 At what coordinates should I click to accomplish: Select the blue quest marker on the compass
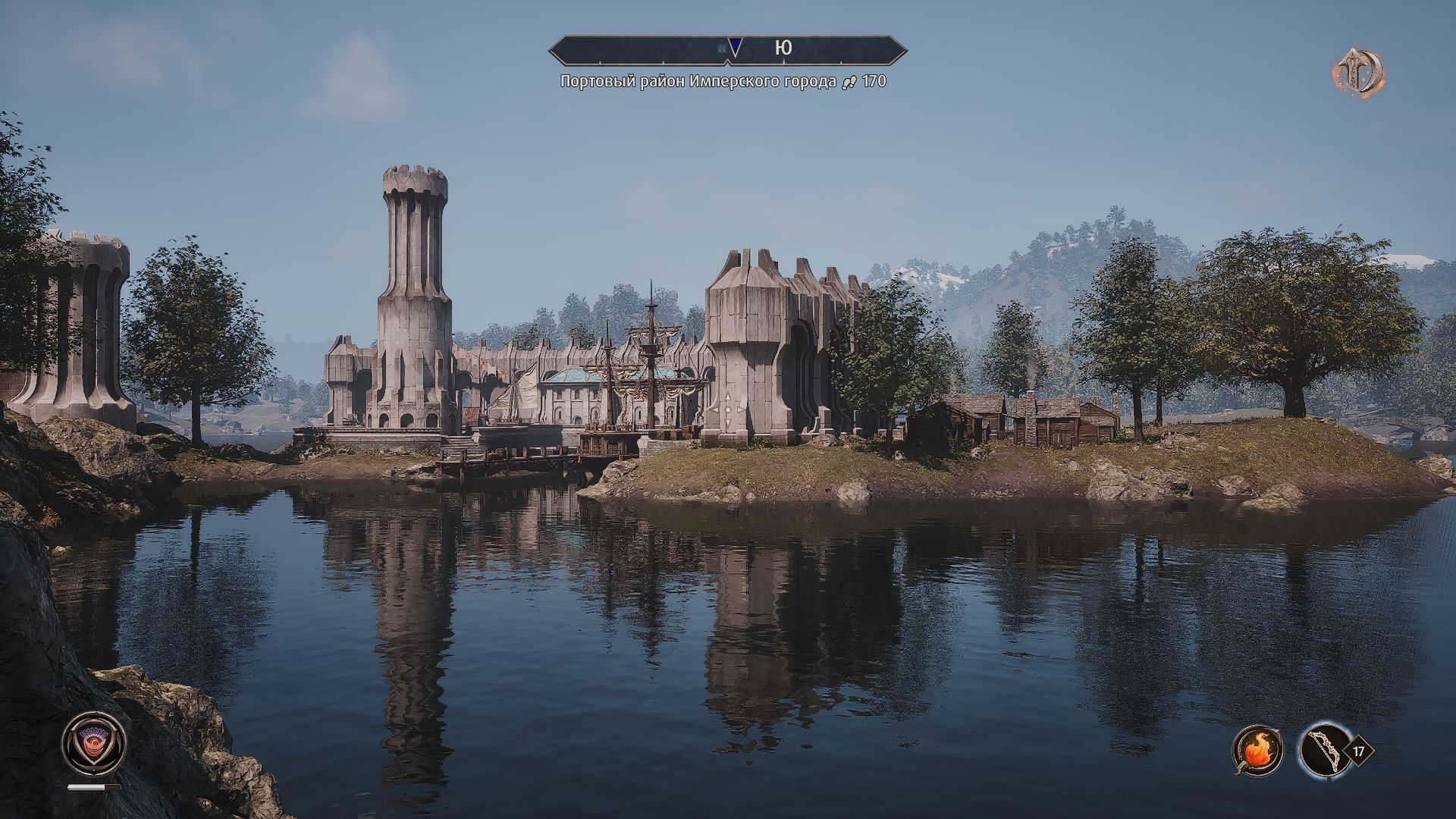(x=734, y=48)
